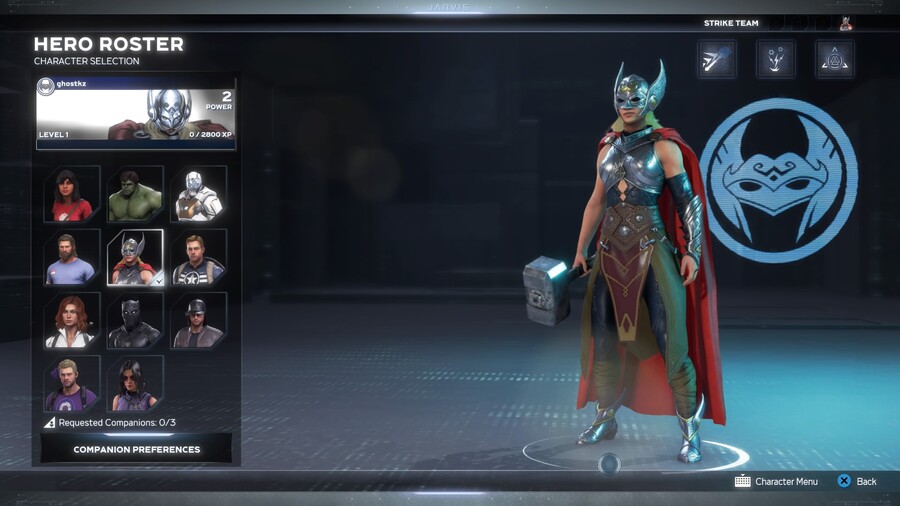900x506 pixels.
Task: Click the hammer throw ability icon
Action: coord(717,60)
